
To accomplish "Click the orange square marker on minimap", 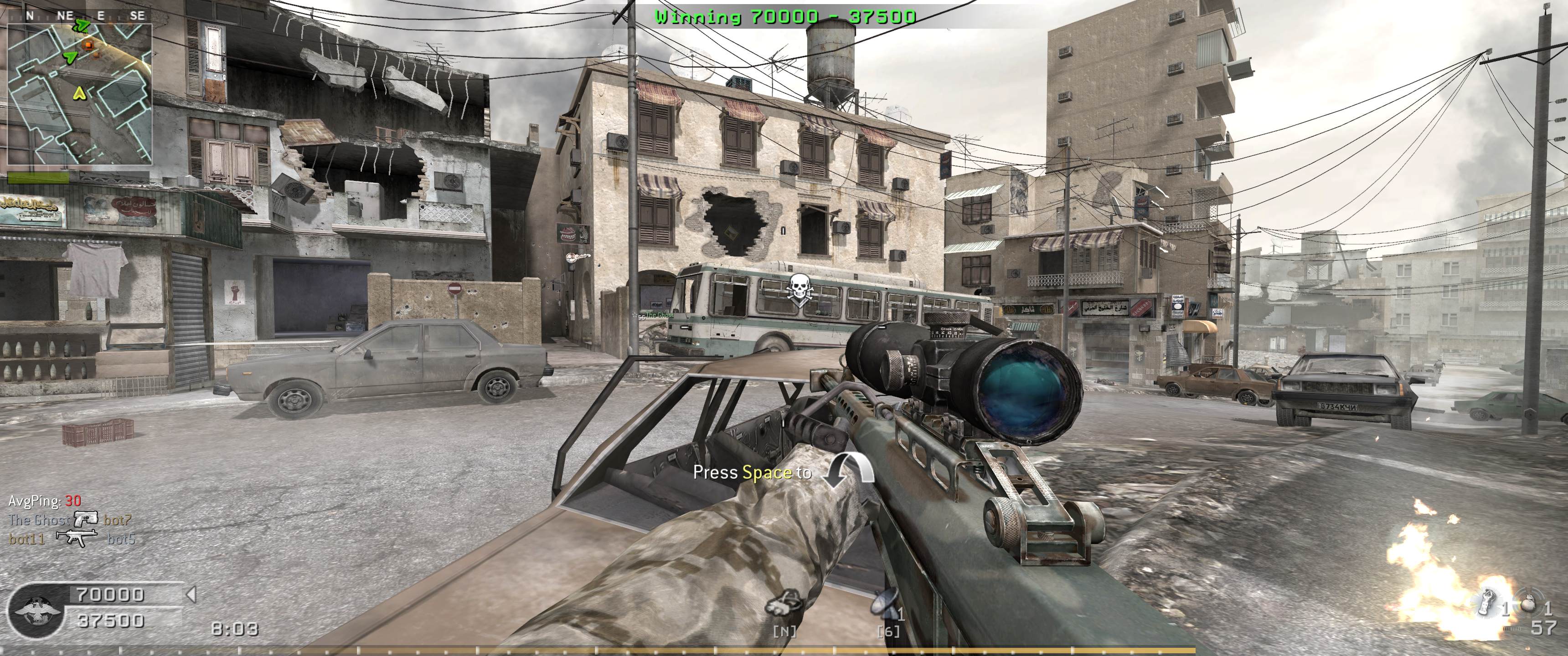I will (89, 45).
